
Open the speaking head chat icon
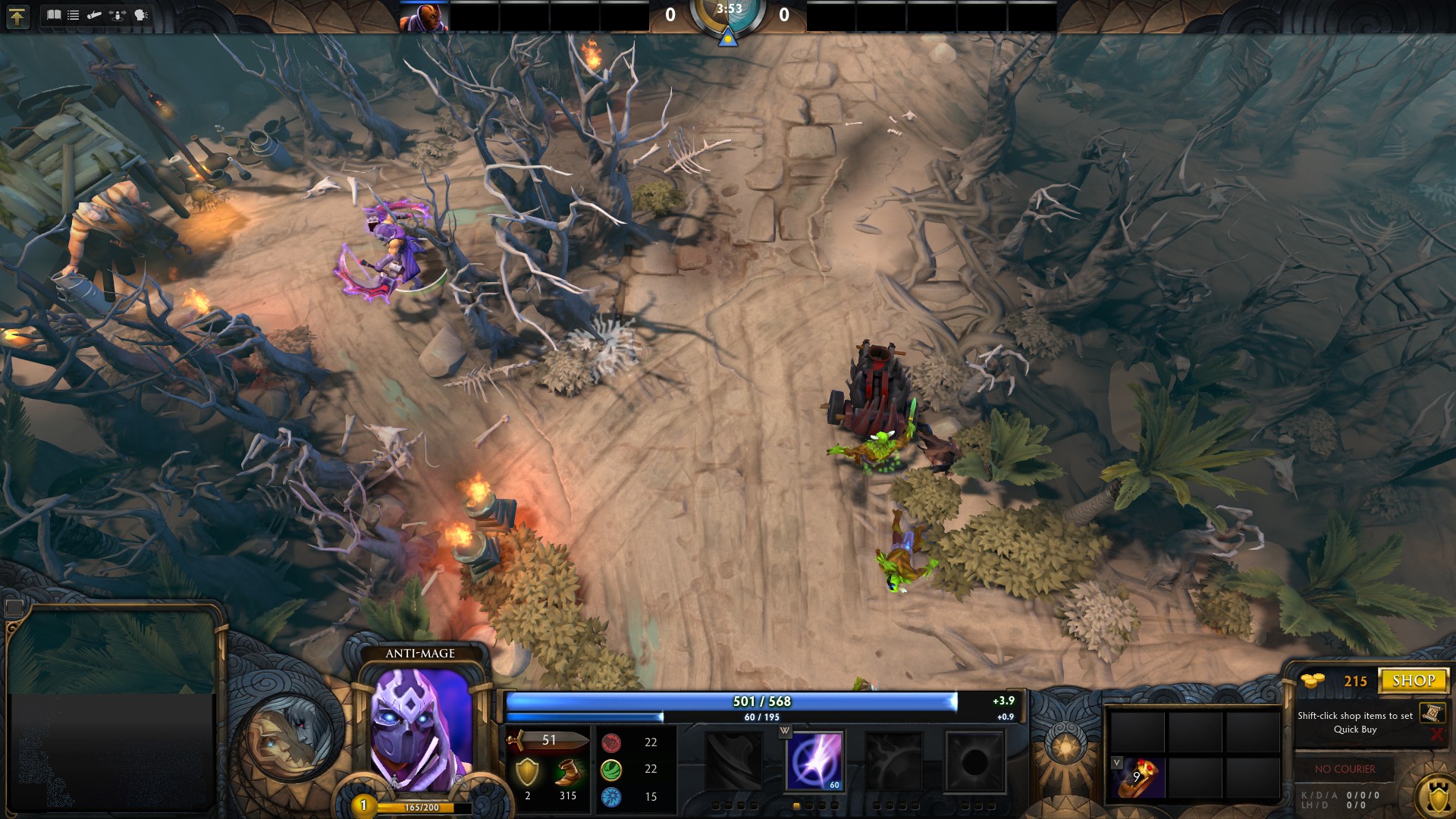[x=141, y=15]
